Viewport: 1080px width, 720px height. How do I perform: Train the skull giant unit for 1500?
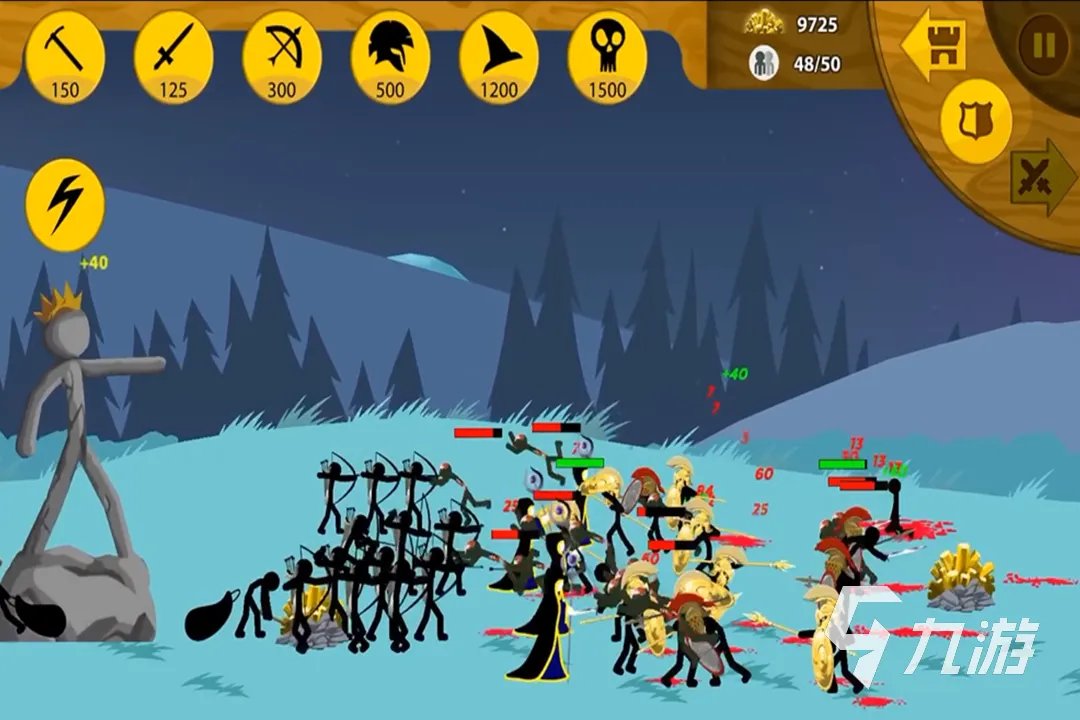(606, 55)
